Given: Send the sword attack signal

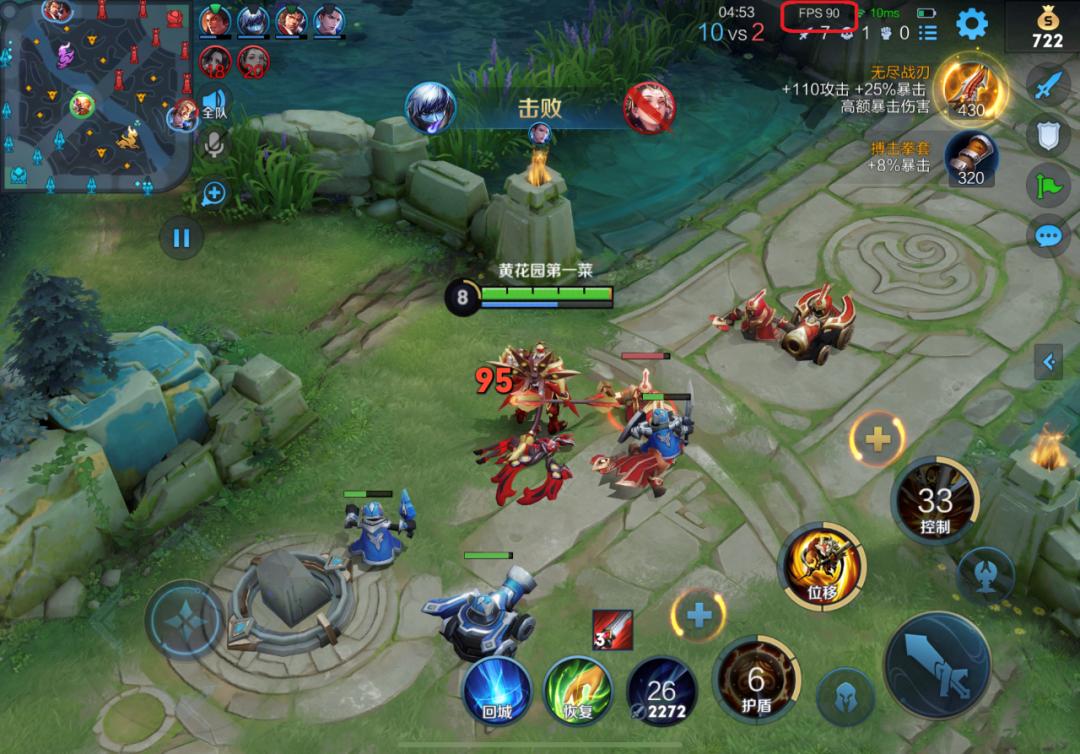Looking at the screenshot, I should (1047, 85).
